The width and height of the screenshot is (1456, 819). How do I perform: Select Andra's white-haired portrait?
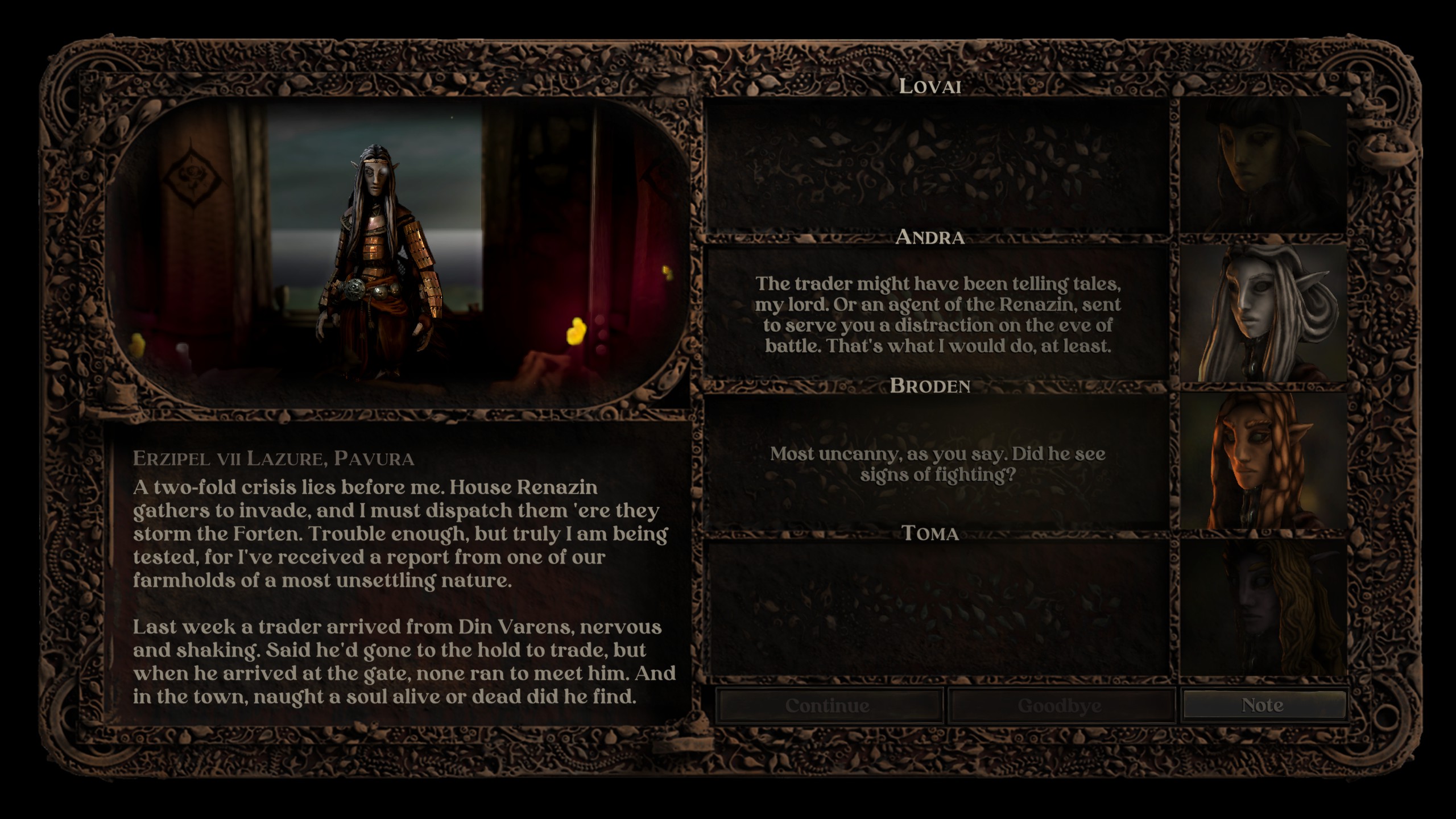(1263, 313)
